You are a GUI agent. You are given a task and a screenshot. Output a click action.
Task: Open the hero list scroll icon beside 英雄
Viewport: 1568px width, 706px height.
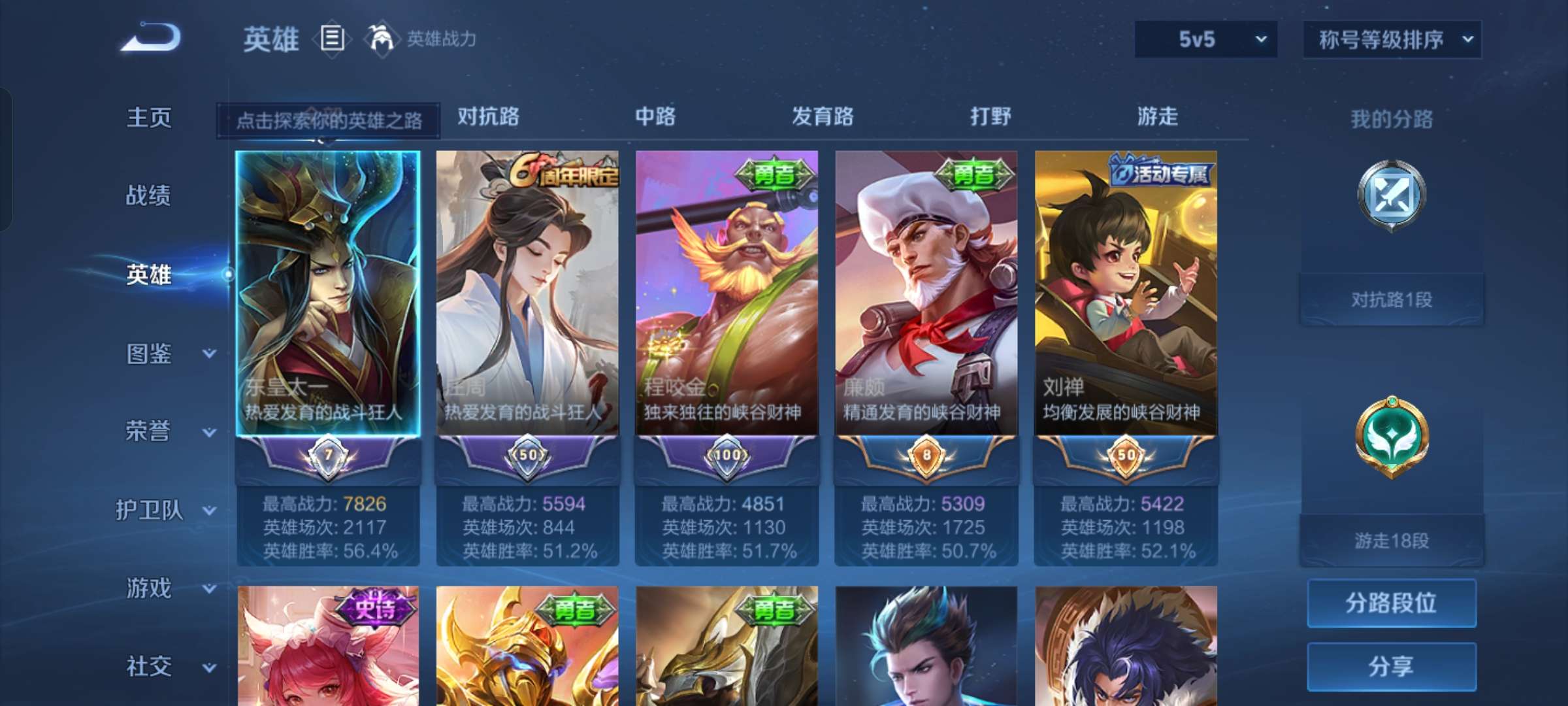(332, 39)
